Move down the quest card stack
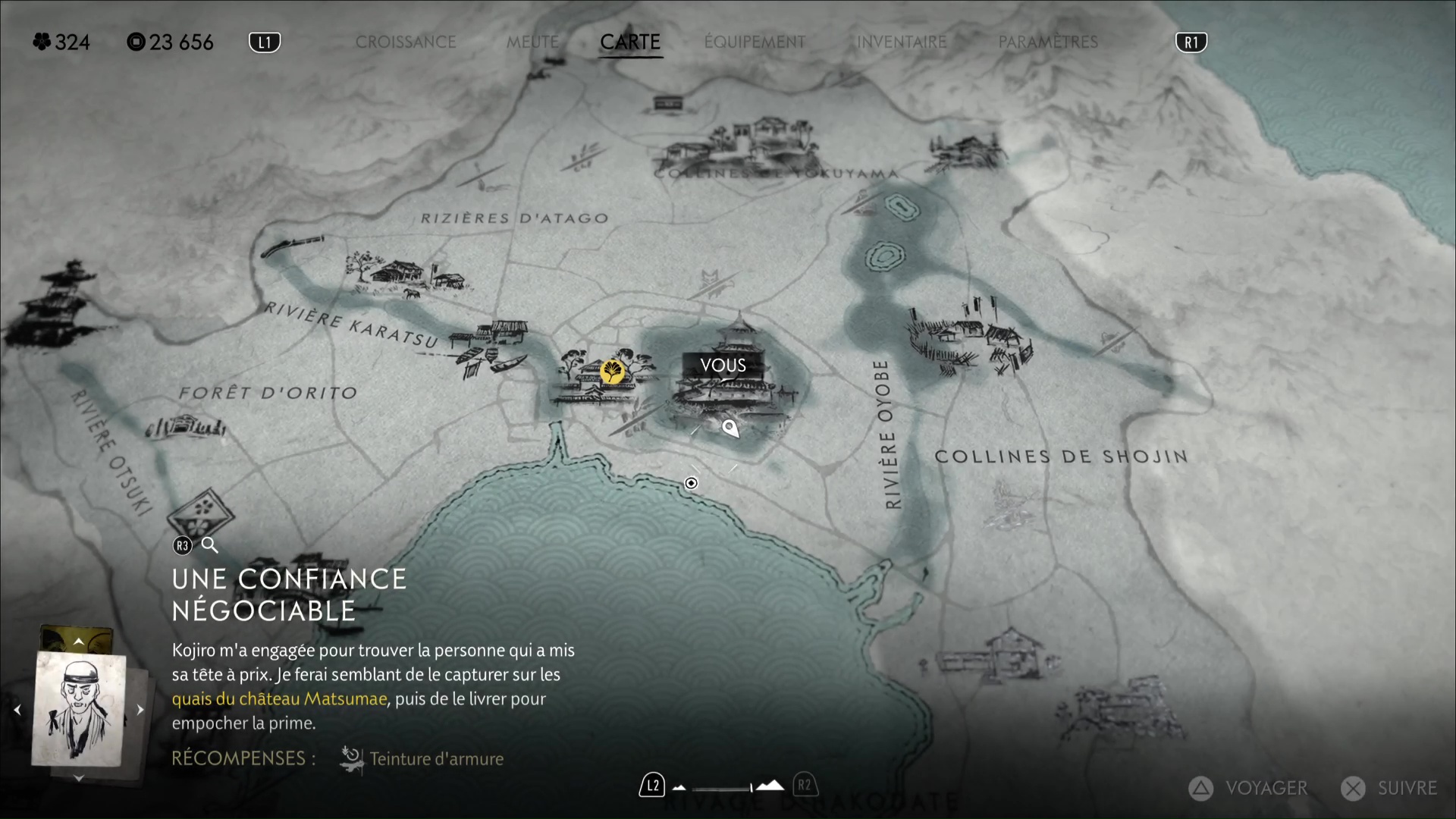The image size is (1456, 819). 78,778
